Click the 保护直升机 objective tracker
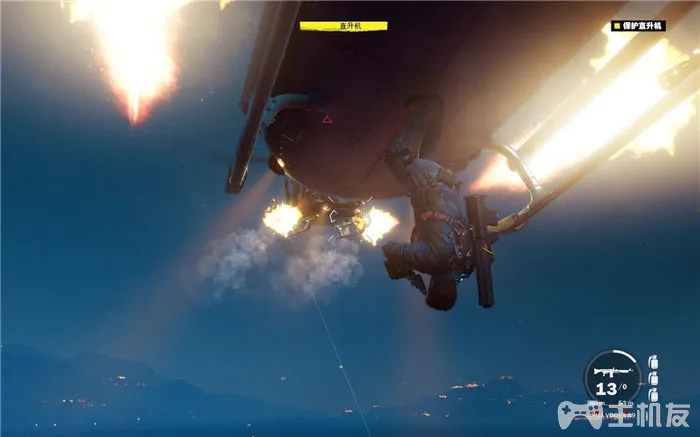The width and height of the screenshot is (700, 437). (640, 25)
